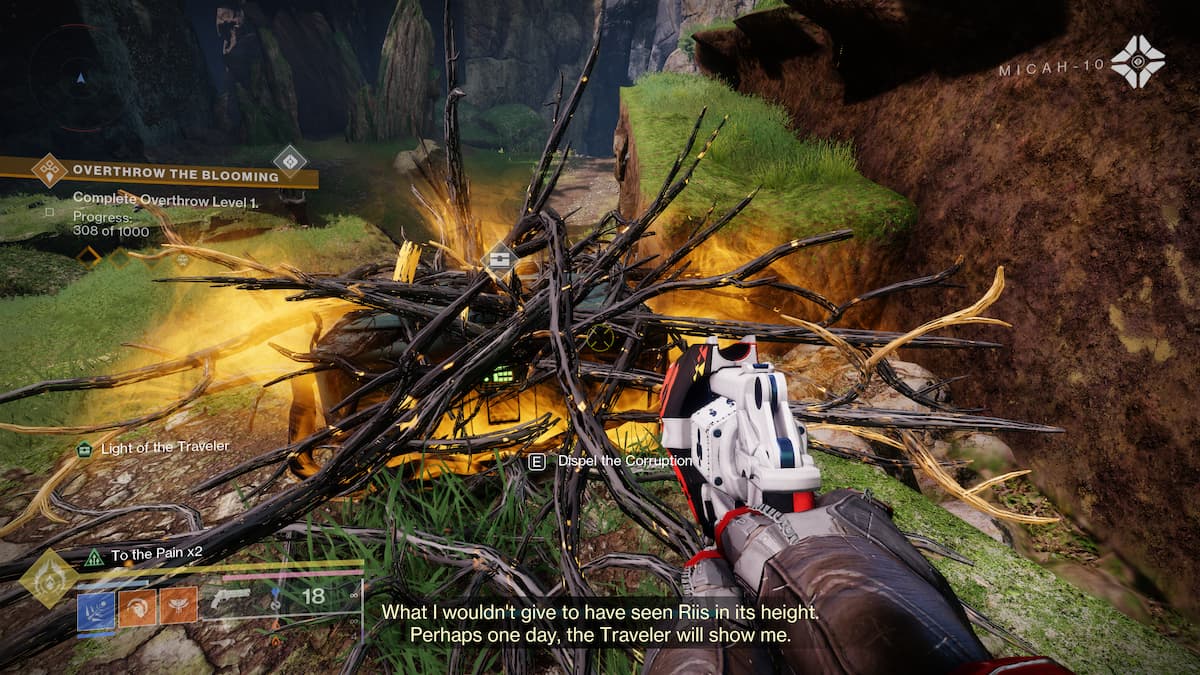1200x675 pixels.
Task: Use the blue grenade ability icon
Action: click(x=96, y=606)
